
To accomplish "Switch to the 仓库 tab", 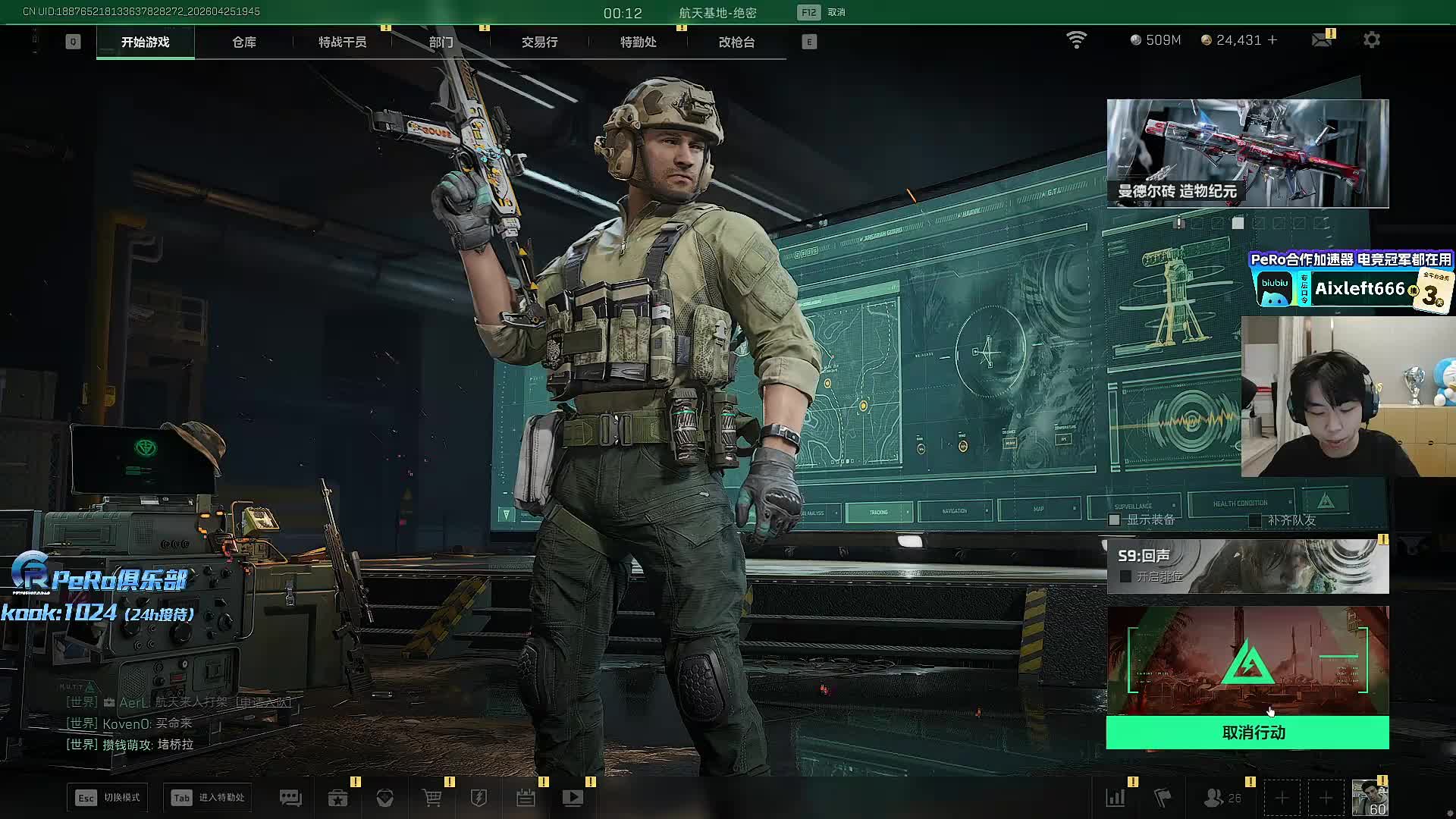I will (x=243, y=42).
